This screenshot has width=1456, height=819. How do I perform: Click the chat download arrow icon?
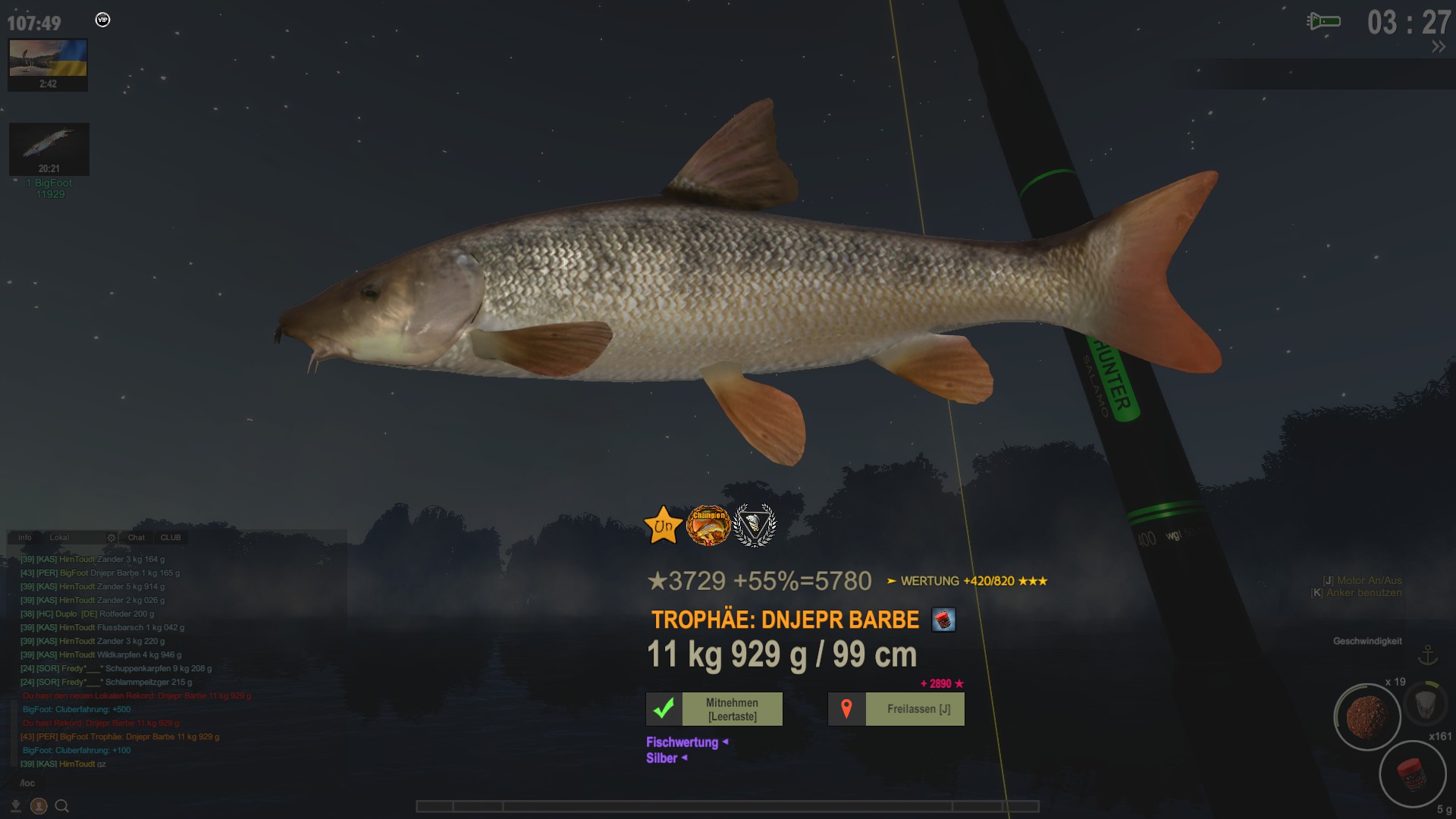pyautogui.click(x=15, y=806)
